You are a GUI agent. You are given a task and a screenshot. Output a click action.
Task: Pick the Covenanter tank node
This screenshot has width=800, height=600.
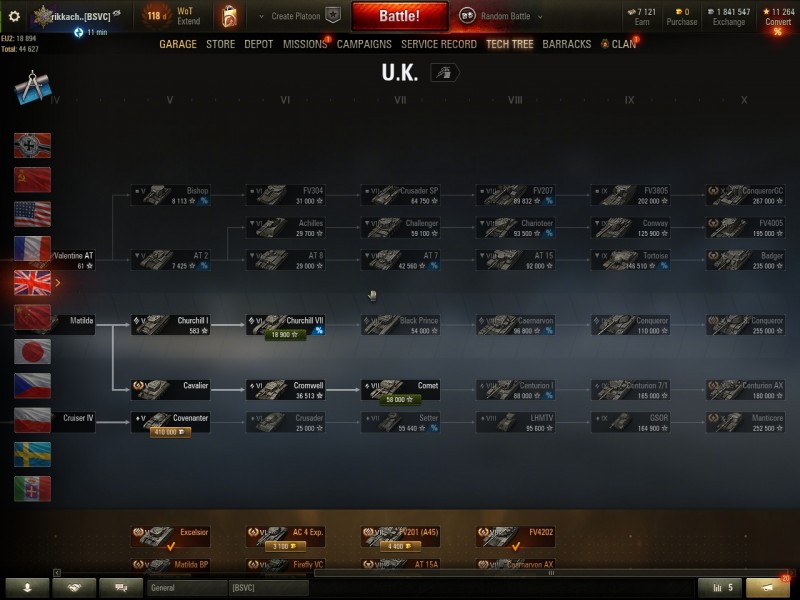coord(170,423)
